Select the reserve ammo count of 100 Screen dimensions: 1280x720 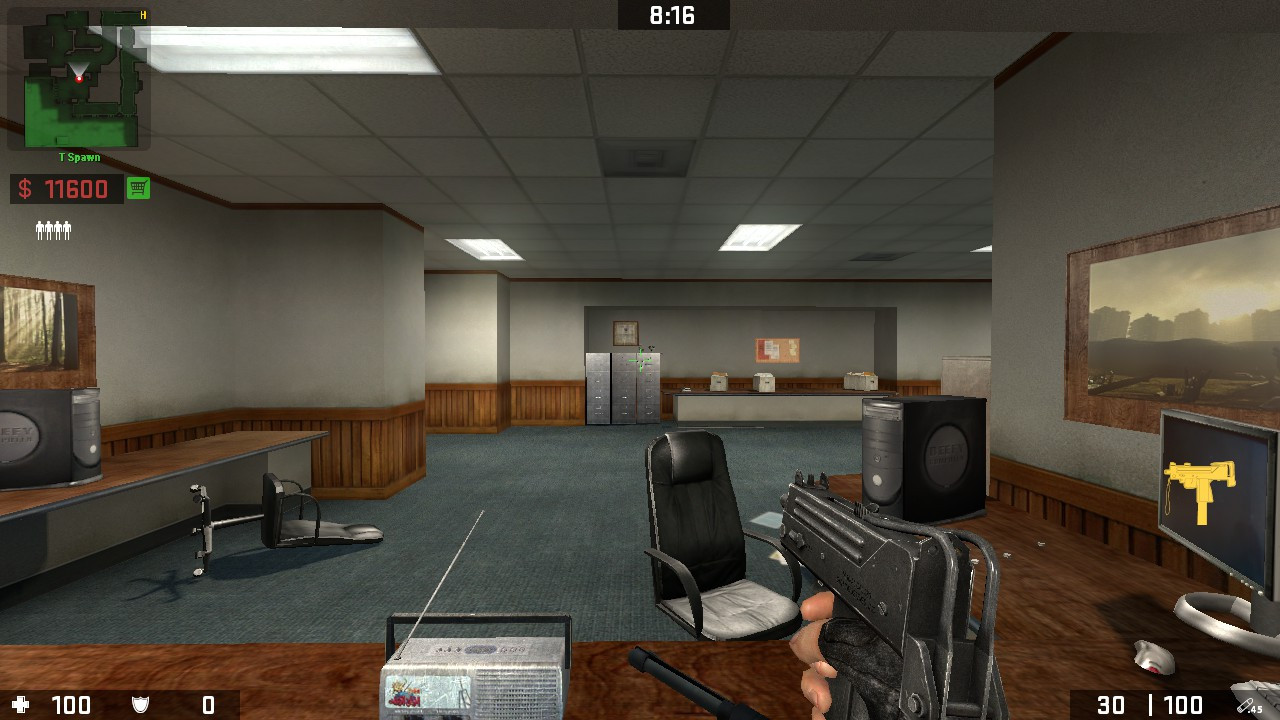(x=1185, y=704)
